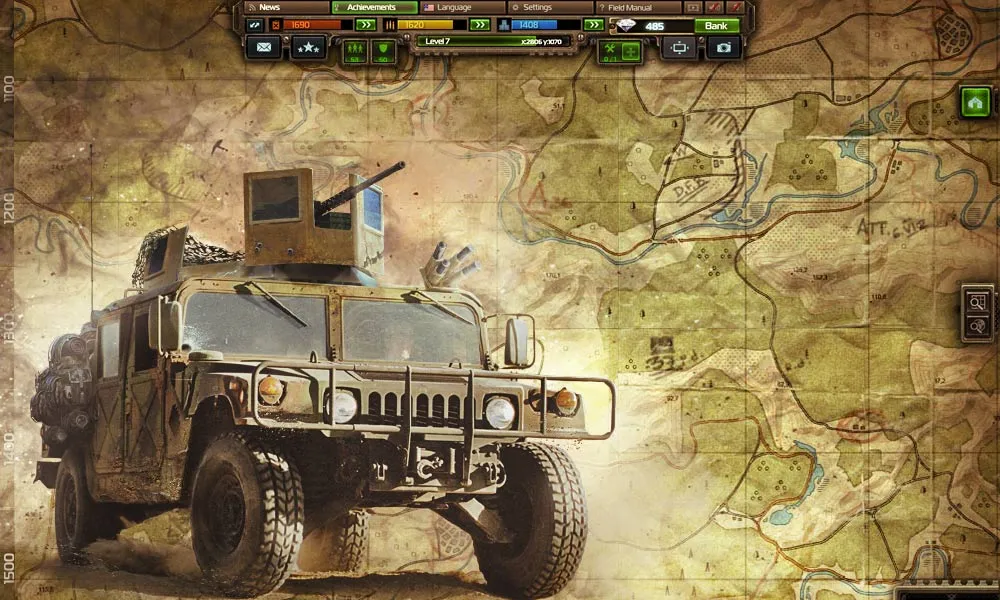This screenshot has width=1000, height=600.
Task: Click the green Bank button
Action: pyautogui.click(x=716, y=25)
